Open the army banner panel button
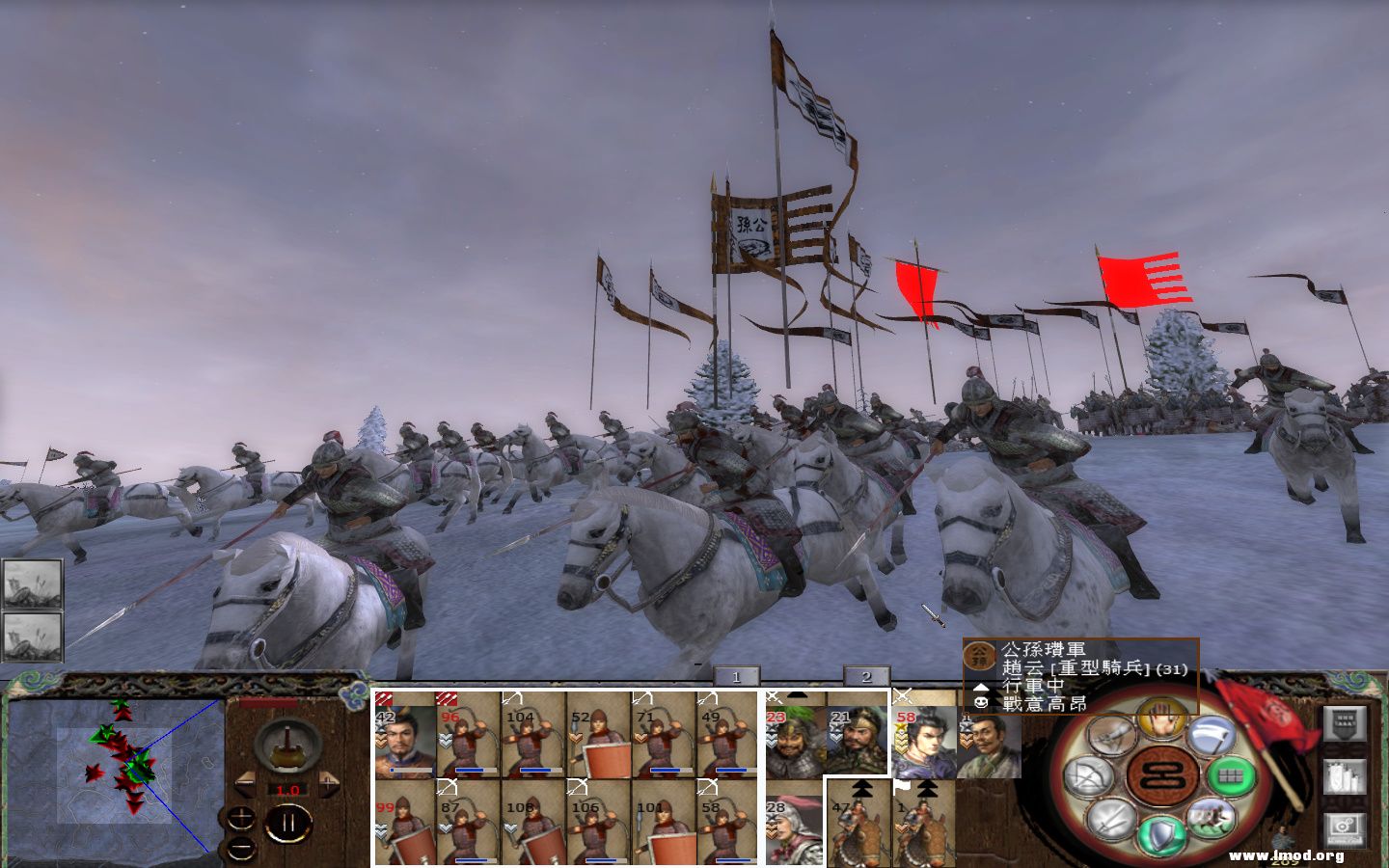The height and width of the screenshot is (868, 1389). point(1346,723)
